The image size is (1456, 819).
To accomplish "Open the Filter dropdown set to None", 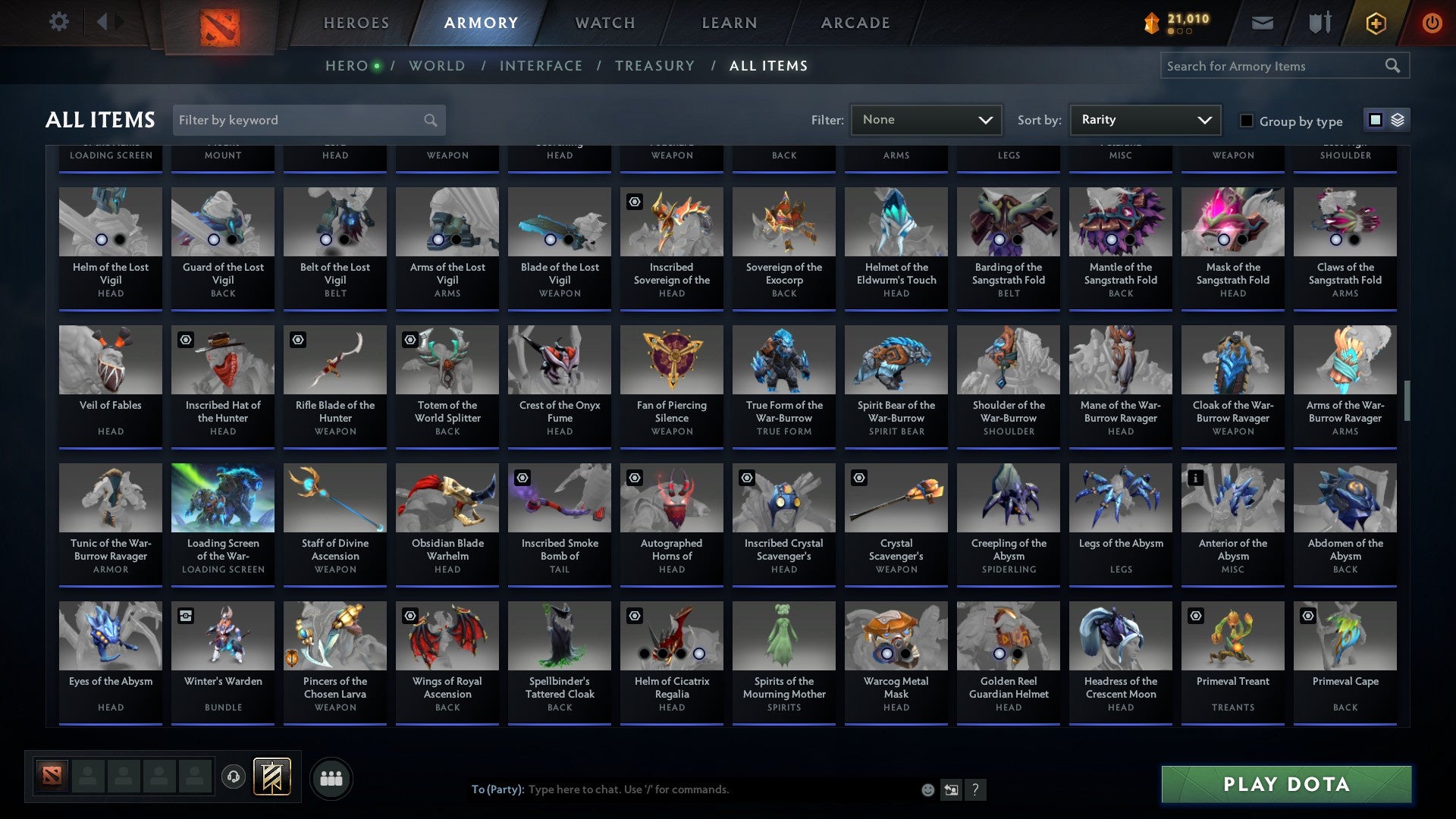I will (926, 119).
